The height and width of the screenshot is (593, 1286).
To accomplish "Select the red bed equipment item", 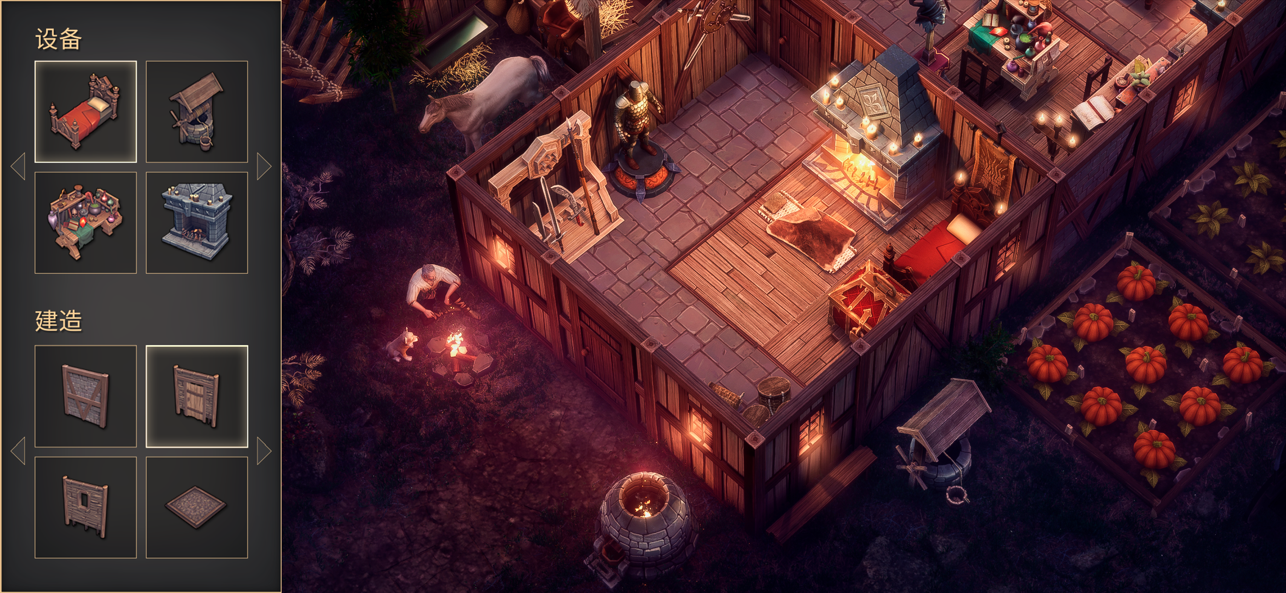I will click(x=86, y=112).
